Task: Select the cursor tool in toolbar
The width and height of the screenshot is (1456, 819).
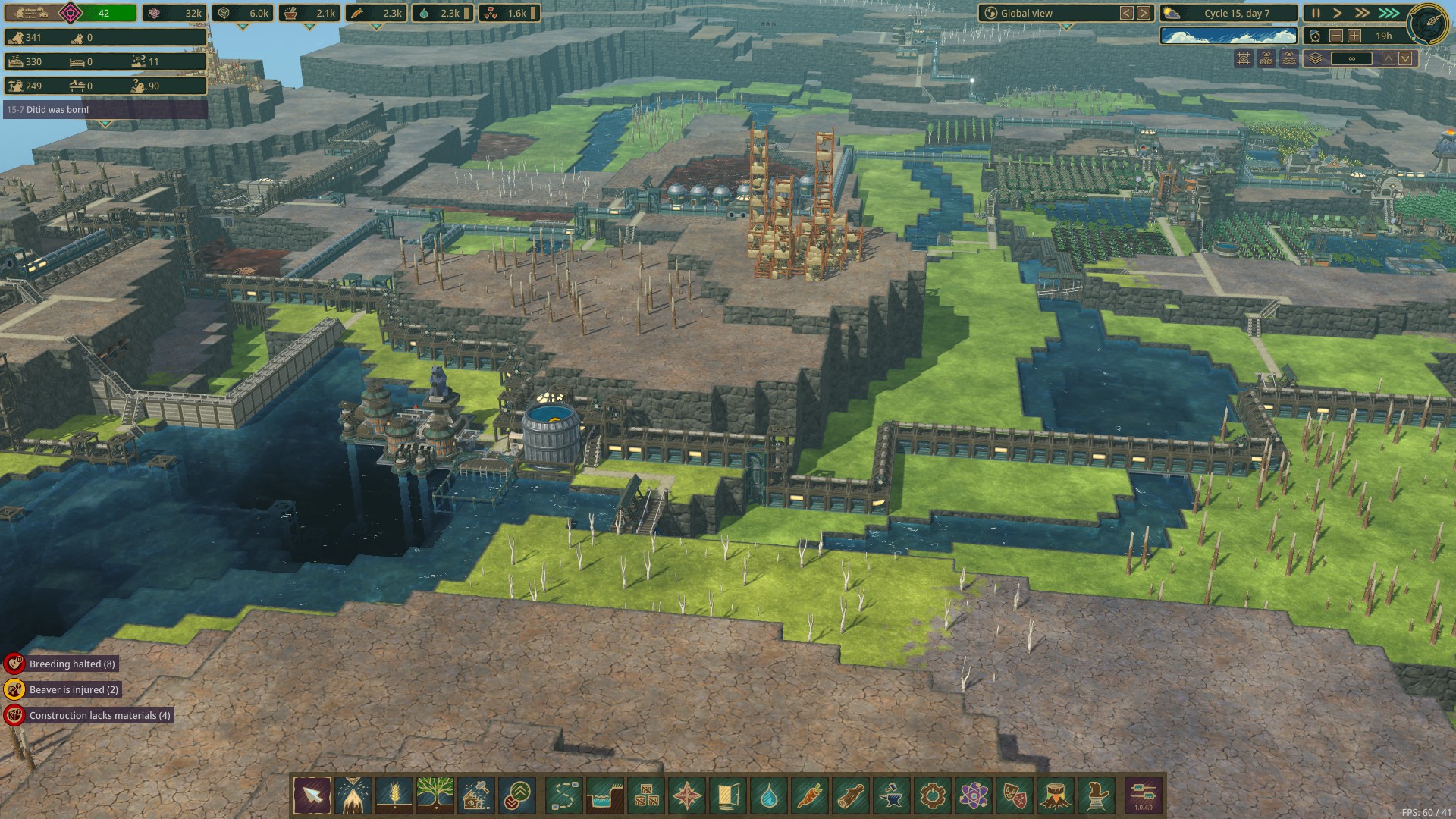Action: 312,795
